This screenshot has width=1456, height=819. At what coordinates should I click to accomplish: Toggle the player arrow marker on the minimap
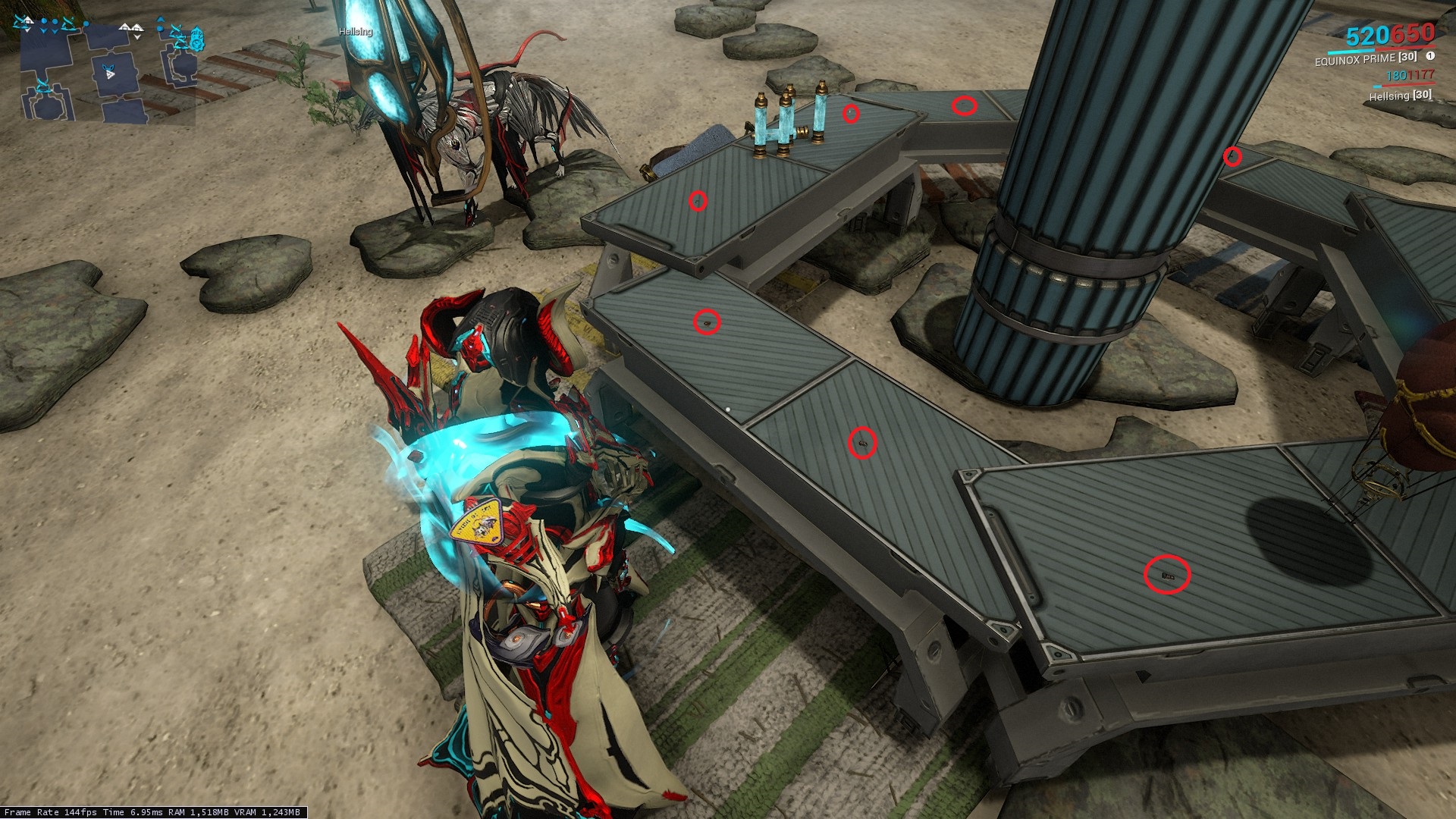coord(111,74)
